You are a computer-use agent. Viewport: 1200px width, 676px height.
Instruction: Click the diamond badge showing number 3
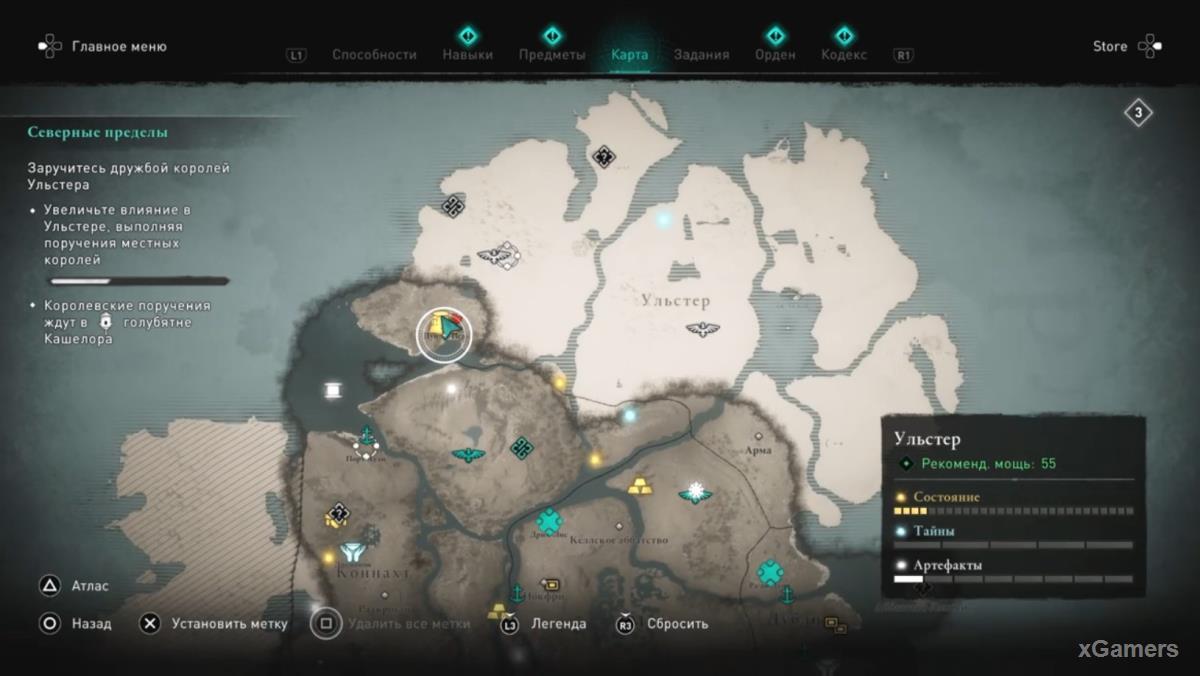pos(1138,113)
